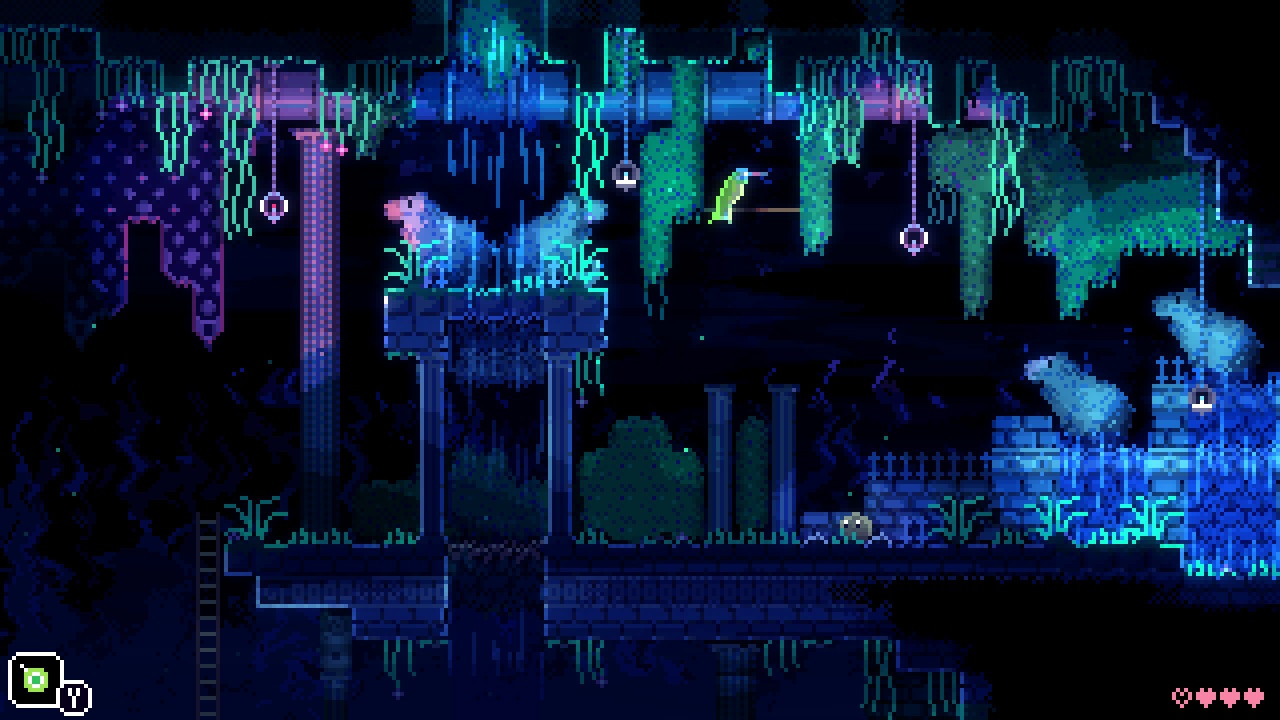Click the empty heart in the health bar
Image resolution: width=1280 pixels, height=720 pixels.
1181,698
